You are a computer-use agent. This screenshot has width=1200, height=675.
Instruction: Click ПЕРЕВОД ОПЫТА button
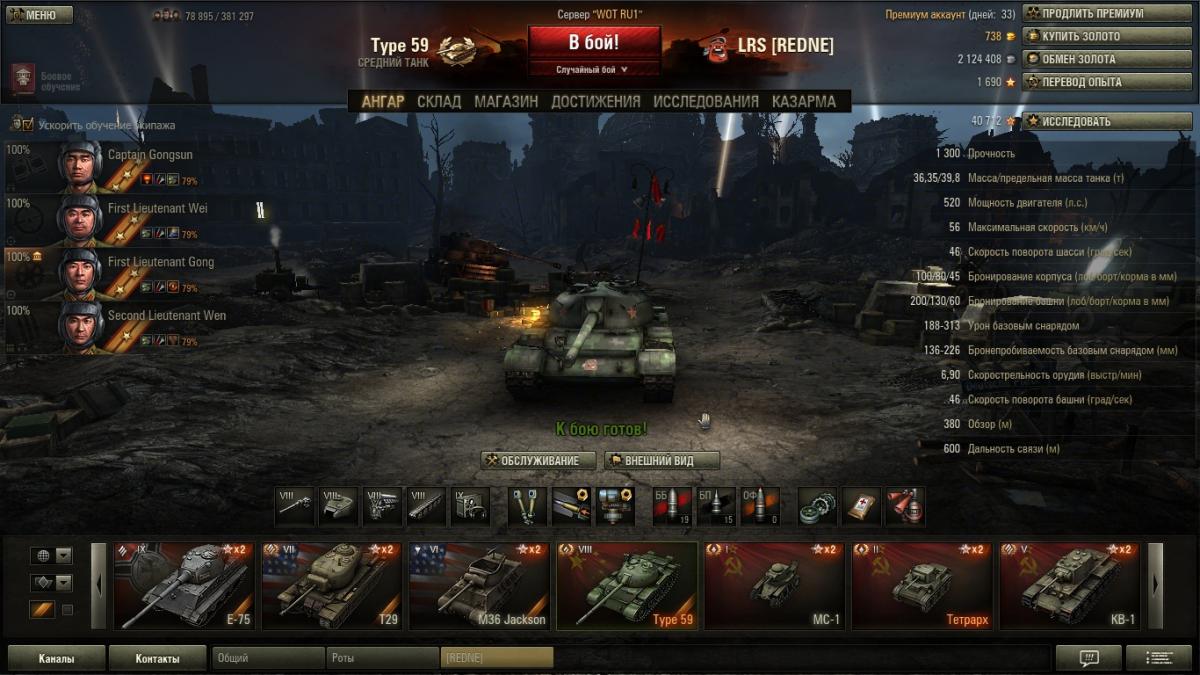[1092, 82]
